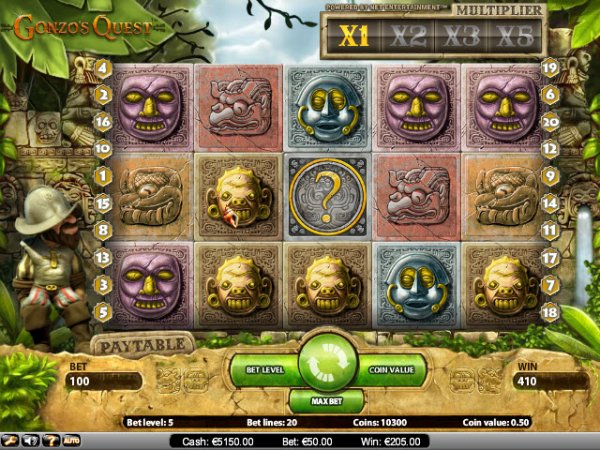Activate the Auto play button
Viewport: 600px width, 450px height.
tap(71, 439)
